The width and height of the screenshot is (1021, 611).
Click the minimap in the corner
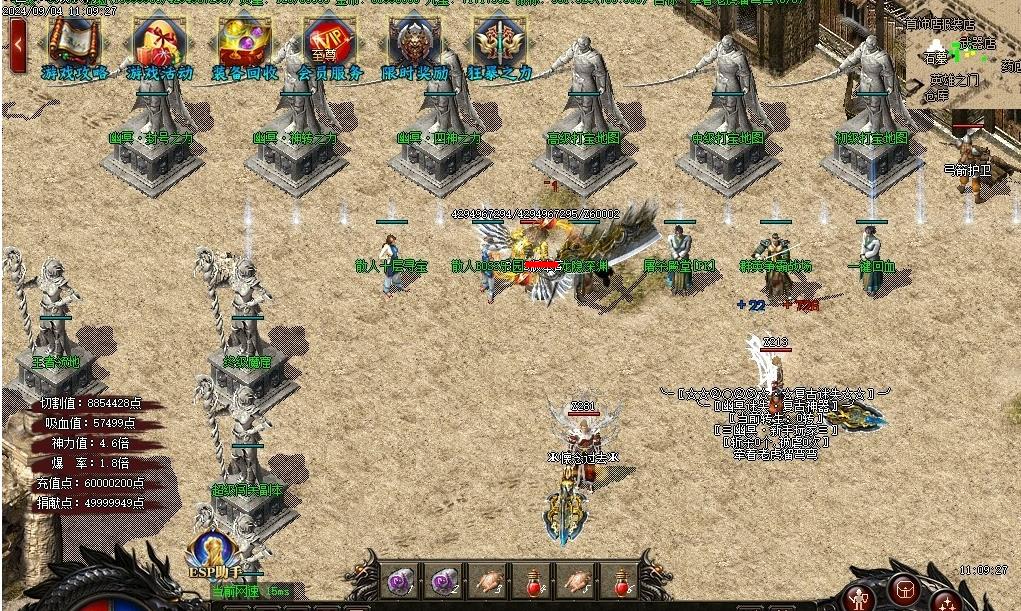[961, 60]
